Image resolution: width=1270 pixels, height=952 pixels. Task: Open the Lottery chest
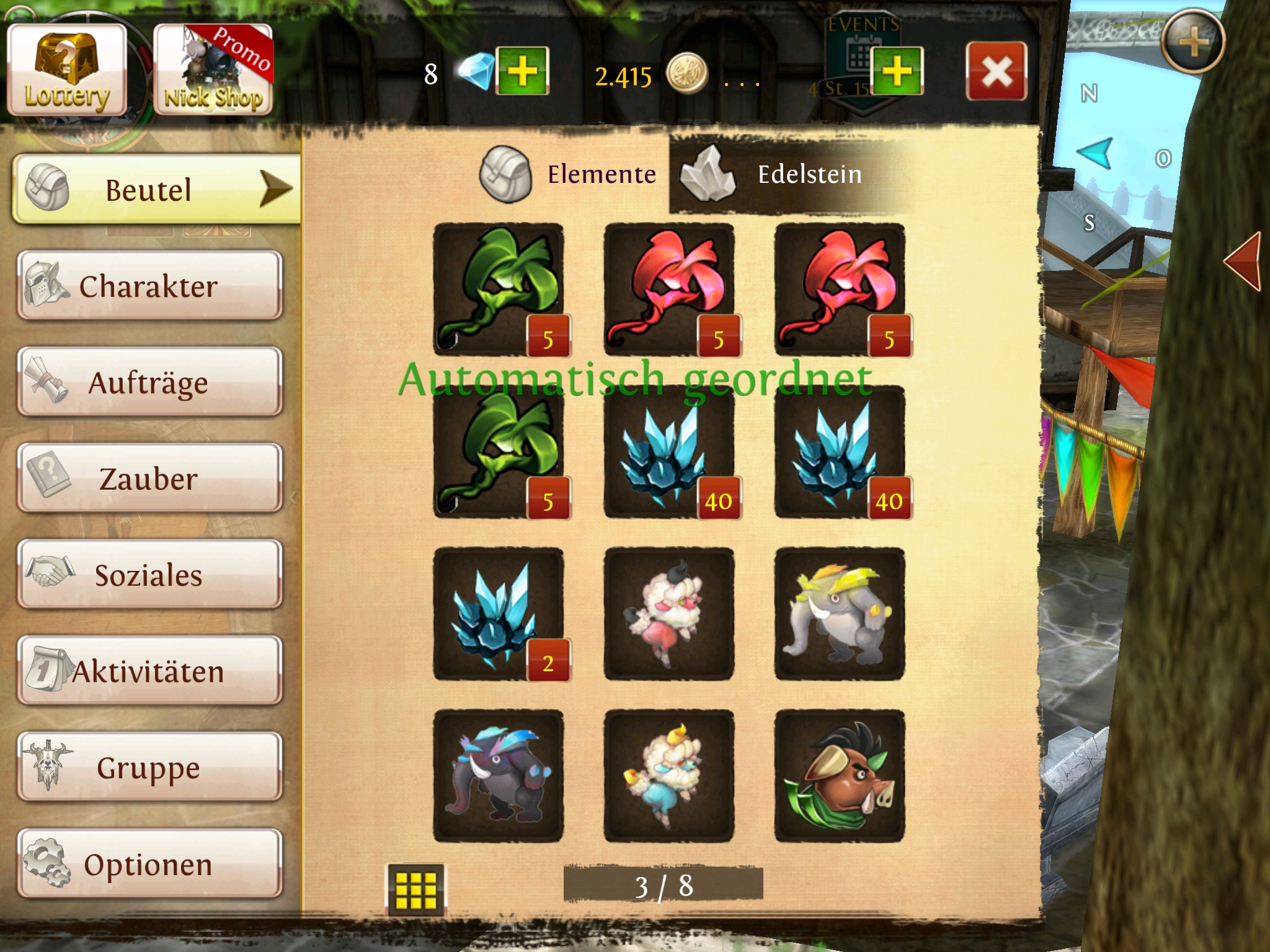pos(67,71)
